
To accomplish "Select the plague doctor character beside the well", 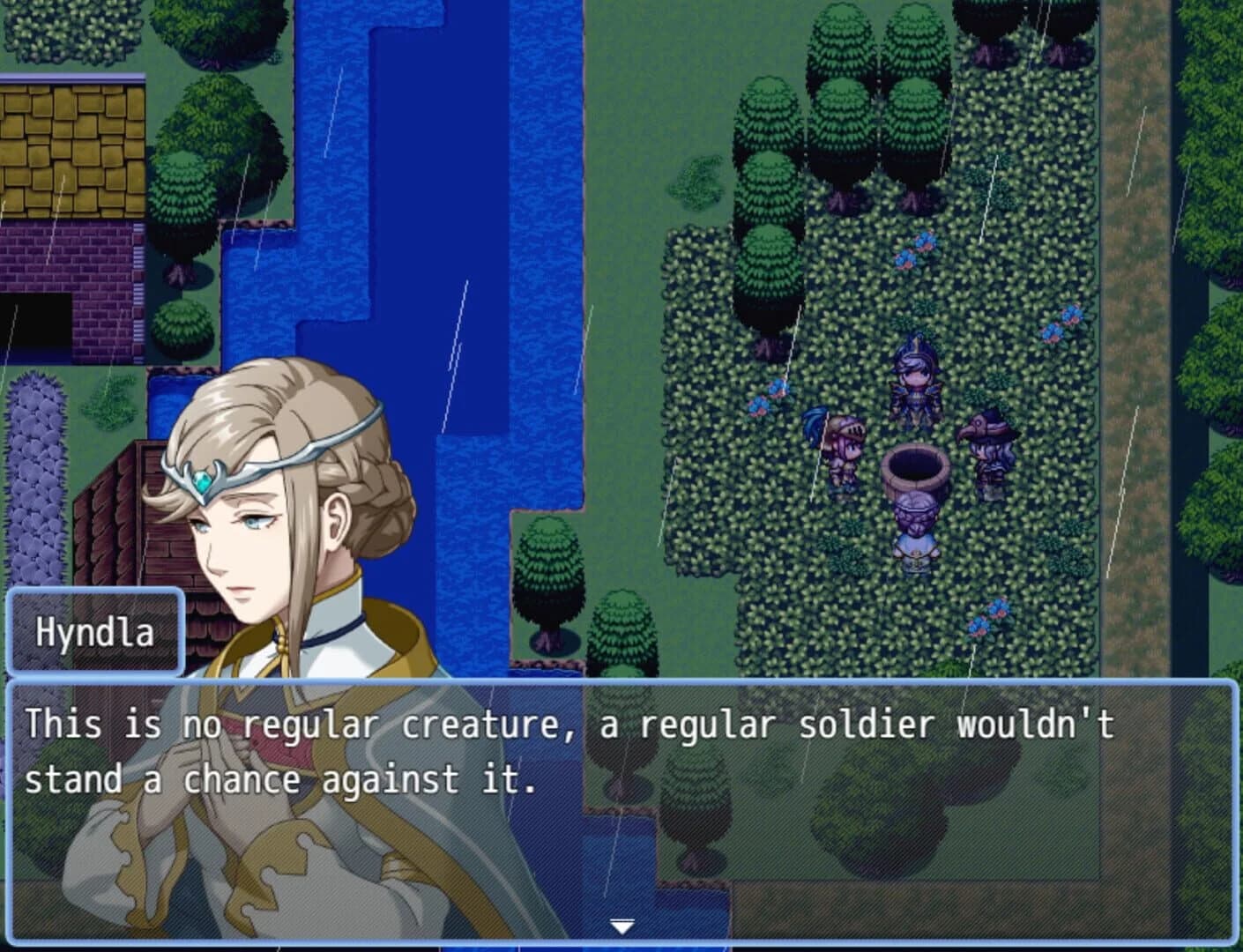I will [989, 445].
